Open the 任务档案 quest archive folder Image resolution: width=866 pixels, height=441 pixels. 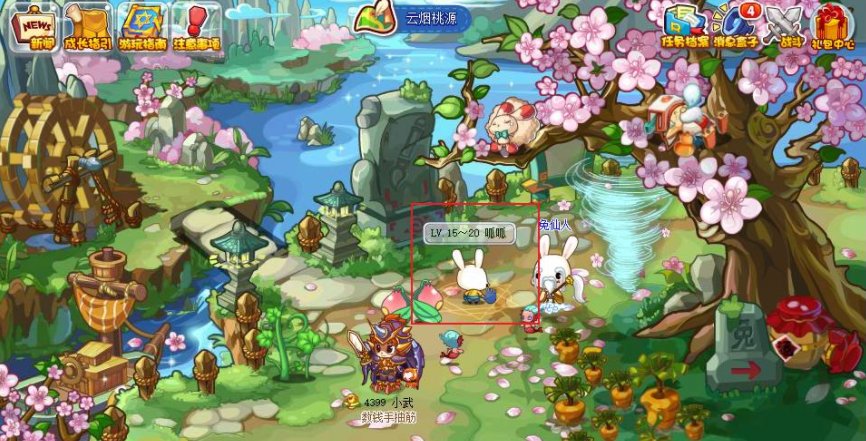pyautogui.click(x=684, y=26)
